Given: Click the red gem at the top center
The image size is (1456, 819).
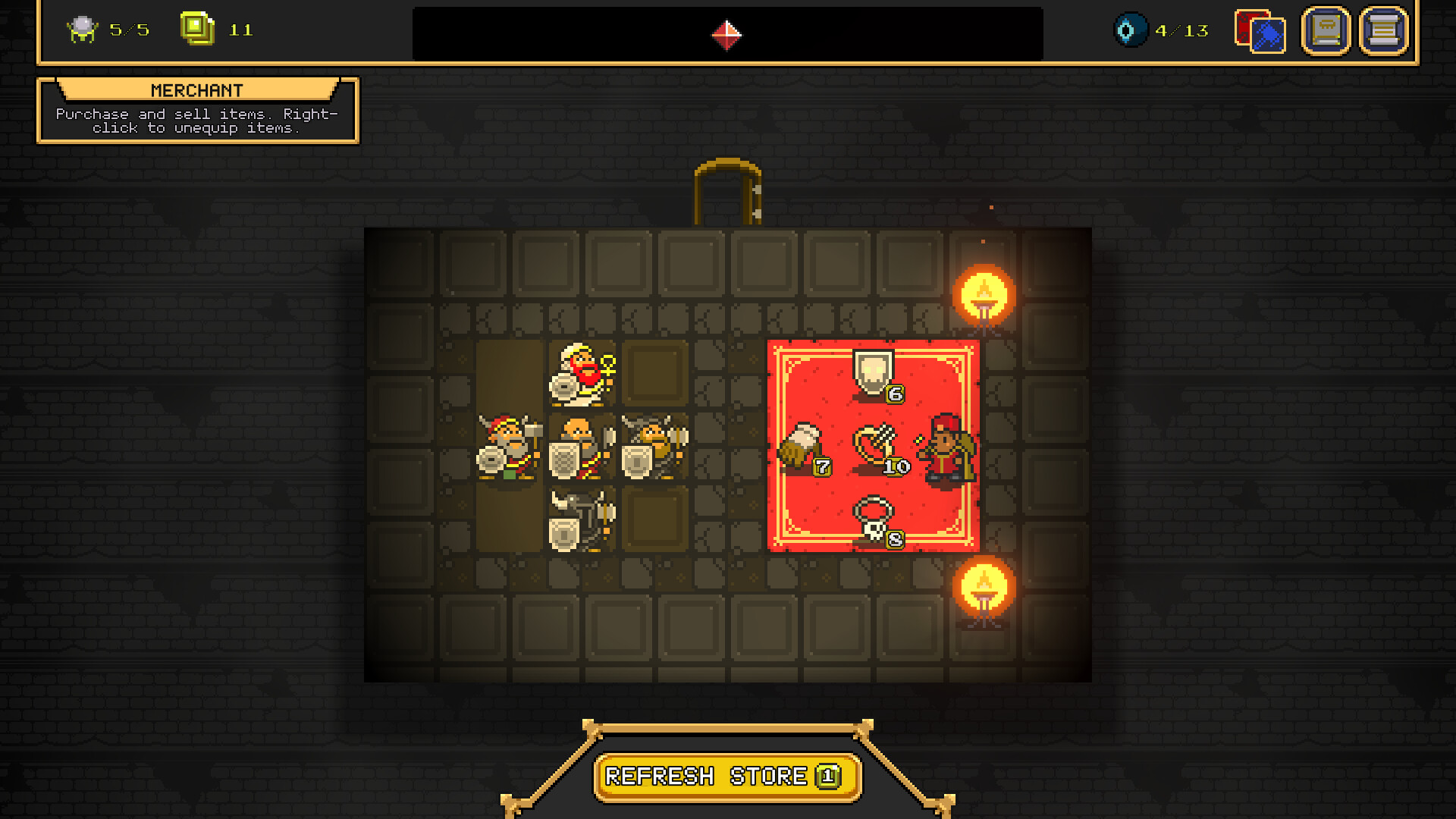Looking at the screenshot, I should tap(726, 33).
